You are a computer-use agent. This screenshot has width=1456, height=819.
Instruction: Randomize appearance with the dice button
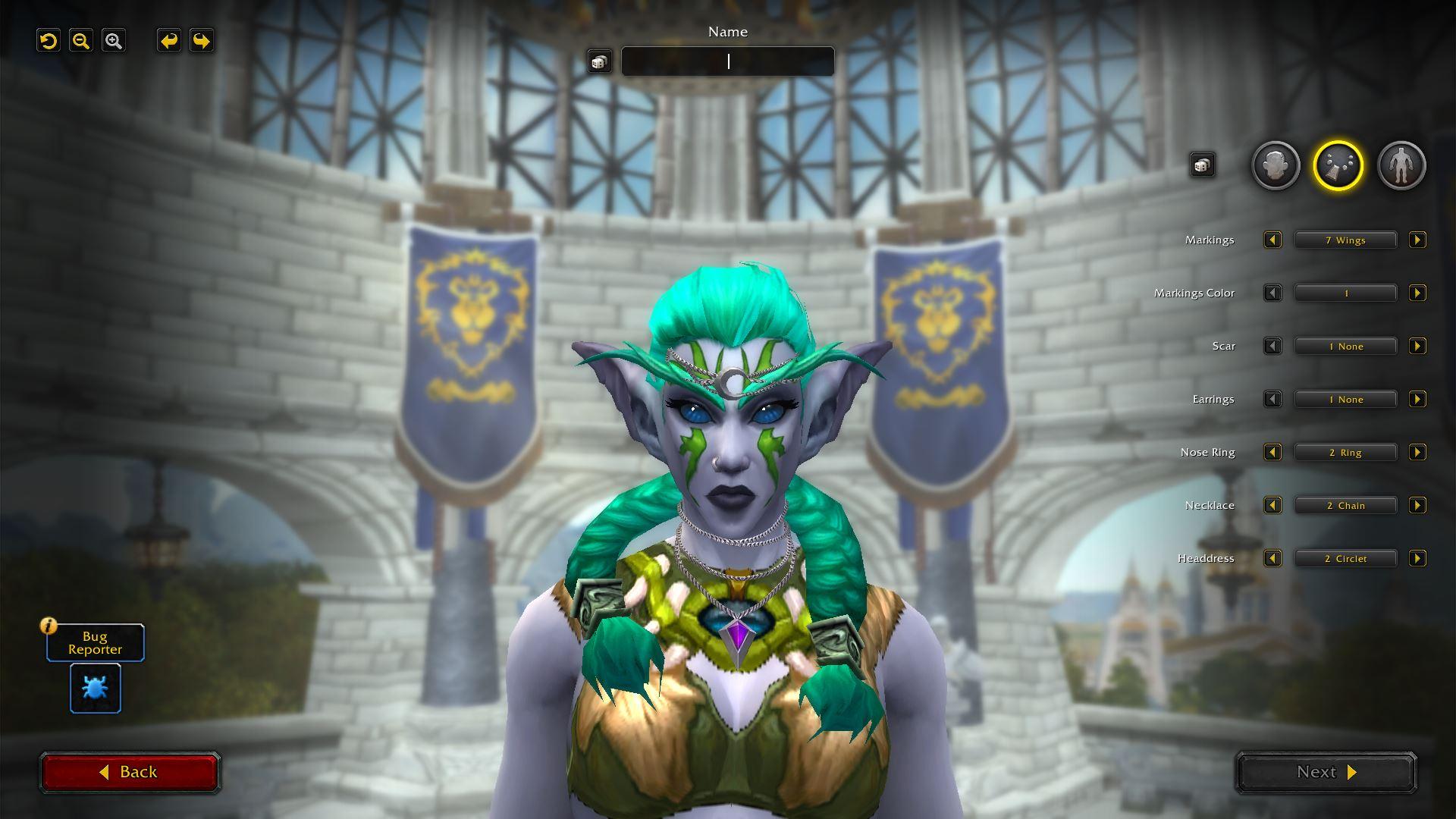[x=1202, y=165]
